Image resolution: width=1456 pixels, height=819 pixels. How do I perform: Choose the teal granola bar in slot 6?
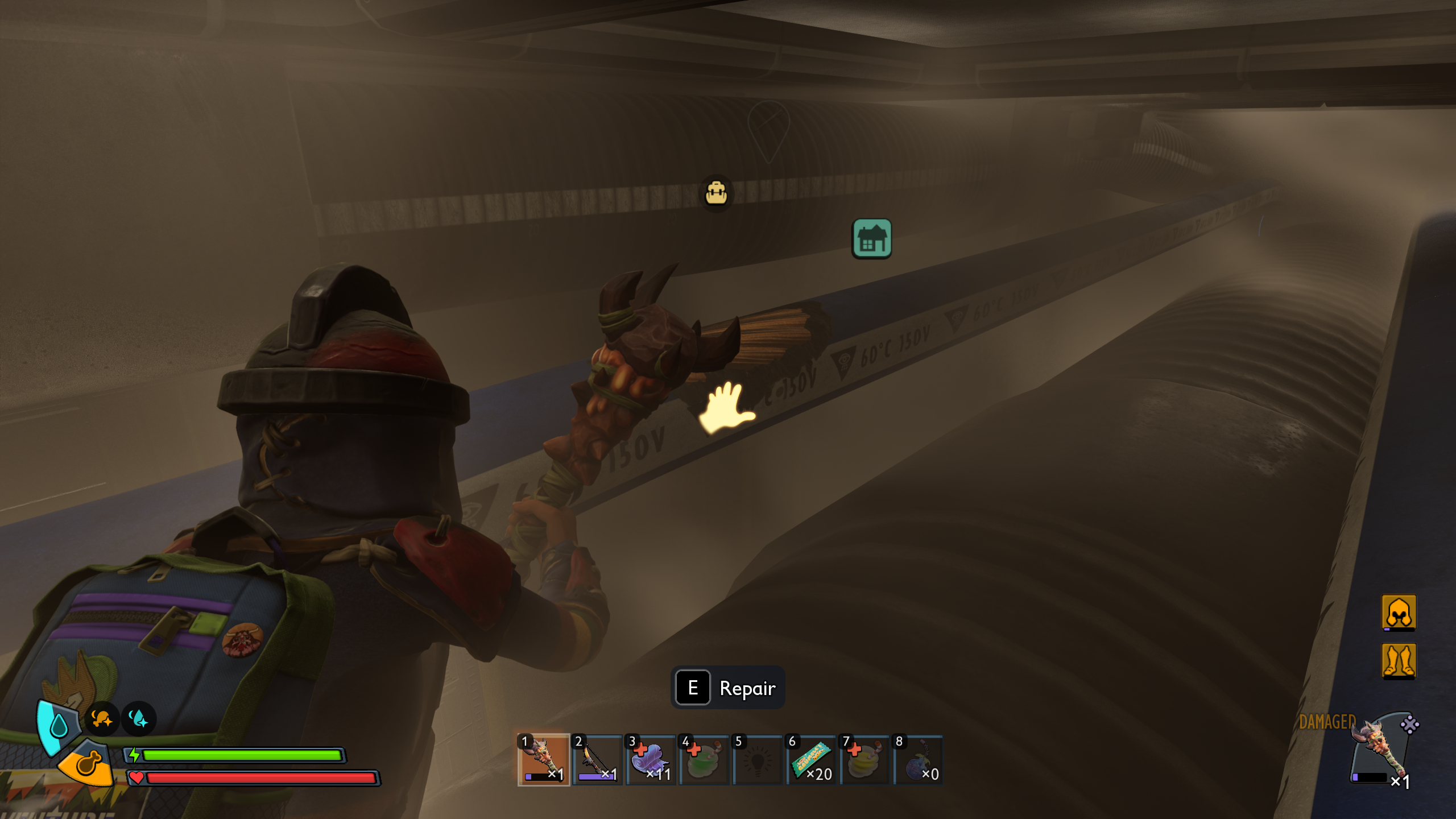pyautogui.click(x=810, y=760)
